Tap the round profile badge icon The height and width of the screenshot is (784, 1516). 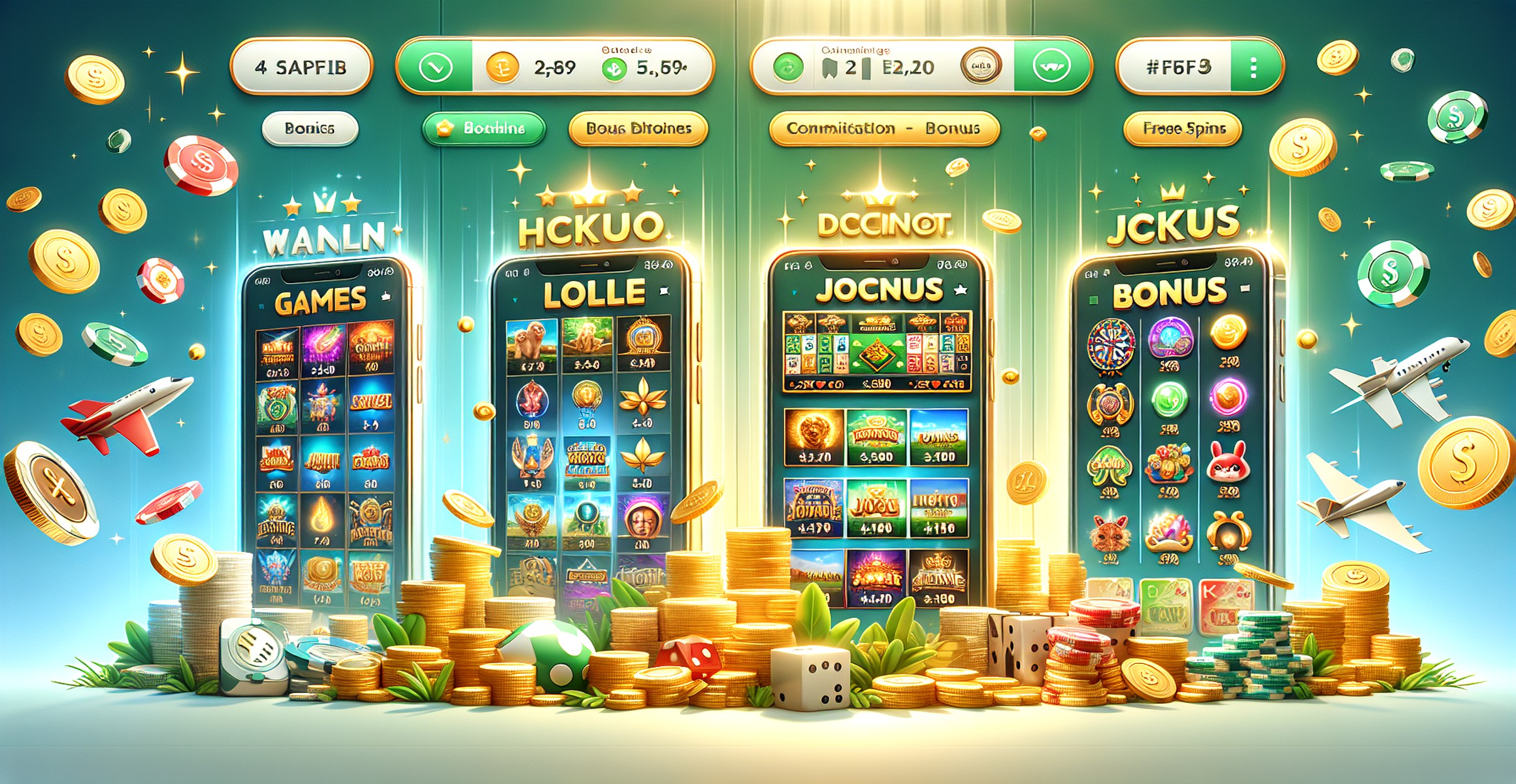[x=981, y=67]
